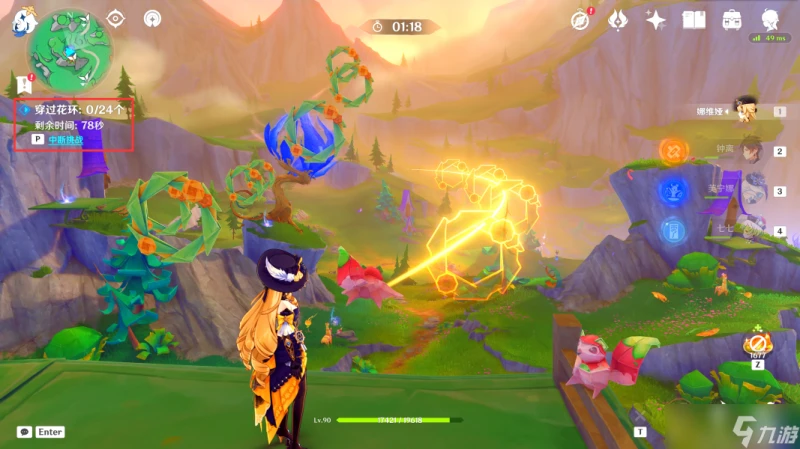The height and width of the screenshot is (449, 800).
Task: Select the flower ring challenge objective tracker
Action: (x=75, y=109)
